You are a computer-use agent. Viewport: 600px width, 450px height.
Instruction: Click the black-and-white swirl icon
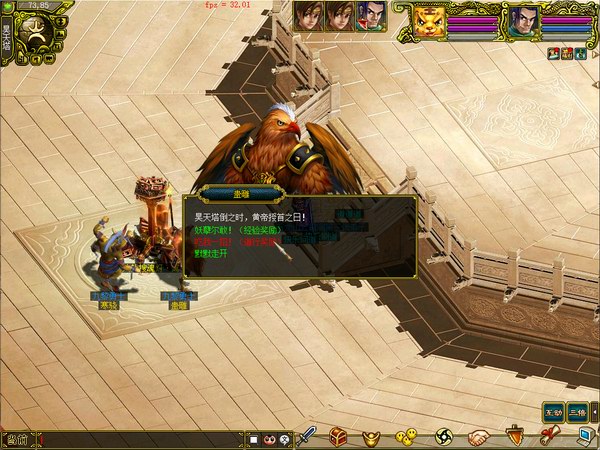(444, 437)
